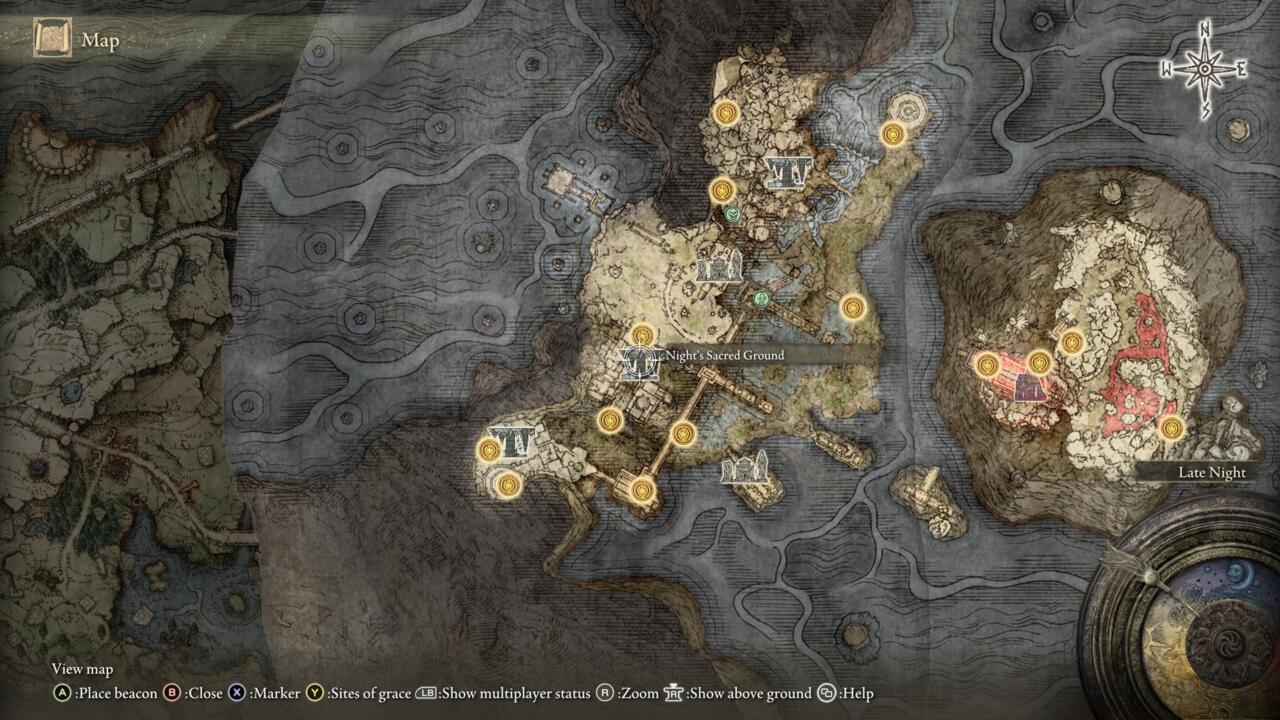This screenshot has width=1280, height=720.
Task: Pick the grace nearest the Late Night label
Action: (1171, 428)
